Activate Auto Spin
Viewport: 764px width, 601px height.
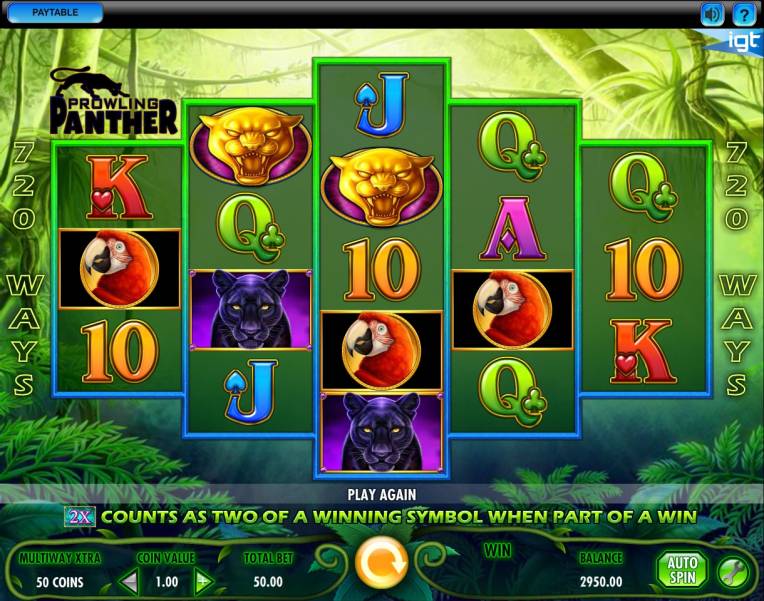[681, 568]
